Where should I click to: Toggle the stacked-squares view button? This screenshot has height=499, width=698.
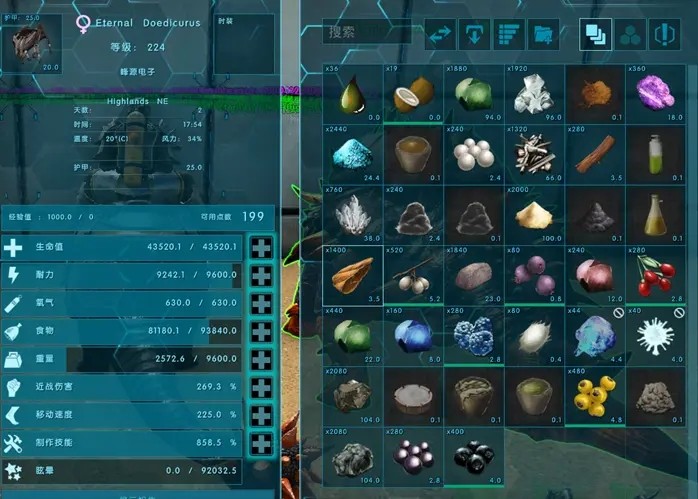tap(596, 35)
